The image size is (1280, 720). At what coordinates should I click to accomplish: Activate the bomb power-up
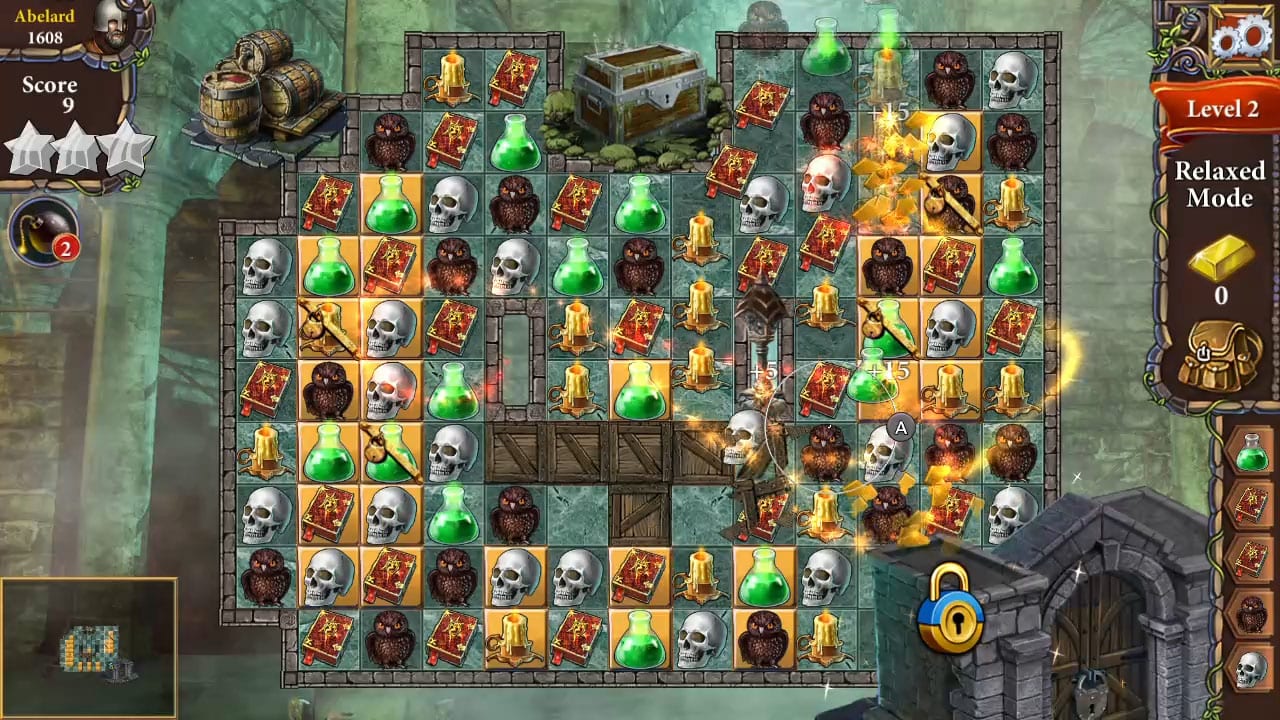(x=42, y=228)
